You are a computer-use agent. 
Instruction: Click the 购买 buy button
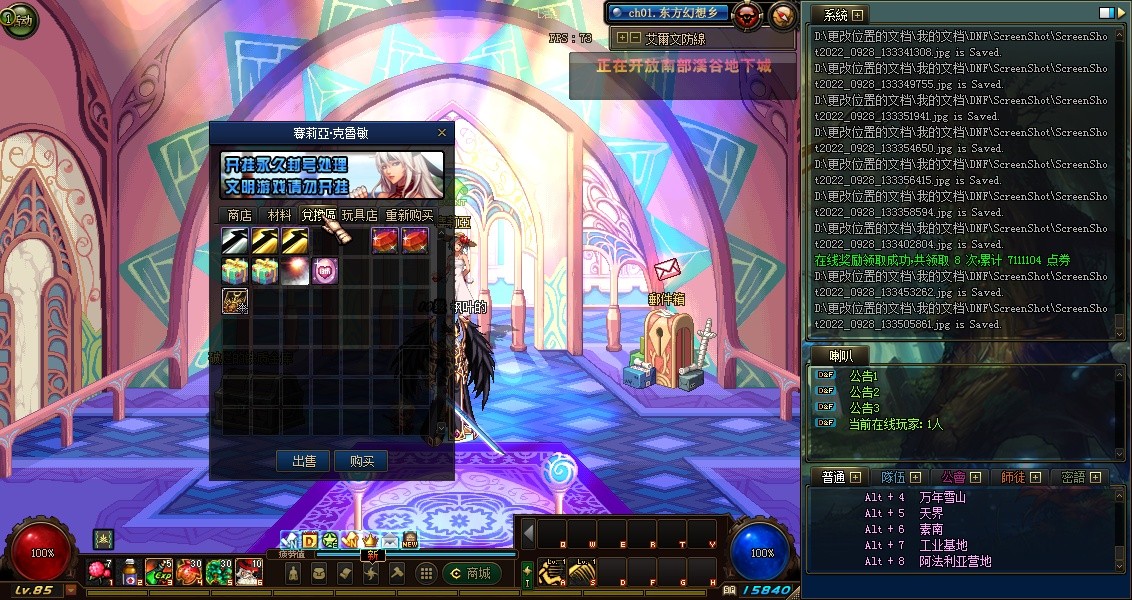point(361,461)
